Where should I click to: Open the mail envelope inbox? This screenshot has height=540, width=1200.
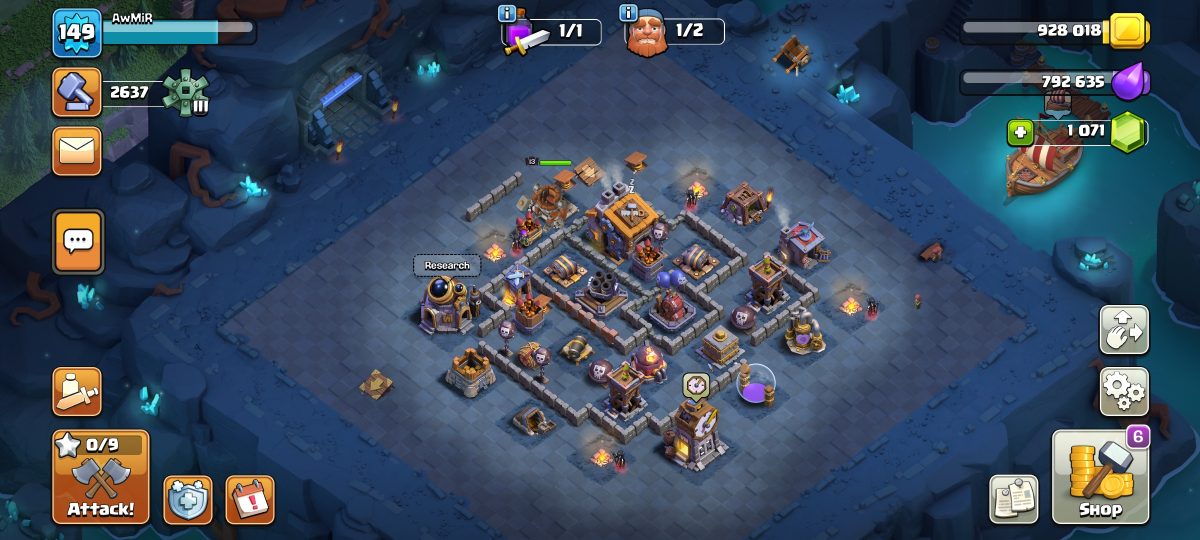77,151
